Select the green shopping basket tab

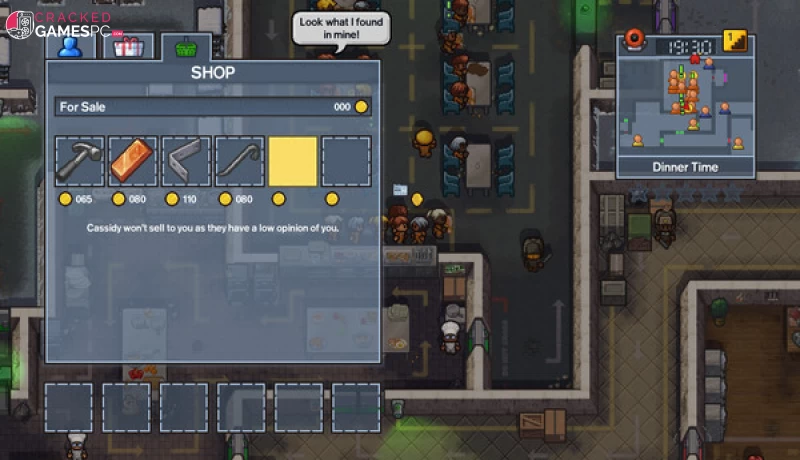tap(186, 47)
